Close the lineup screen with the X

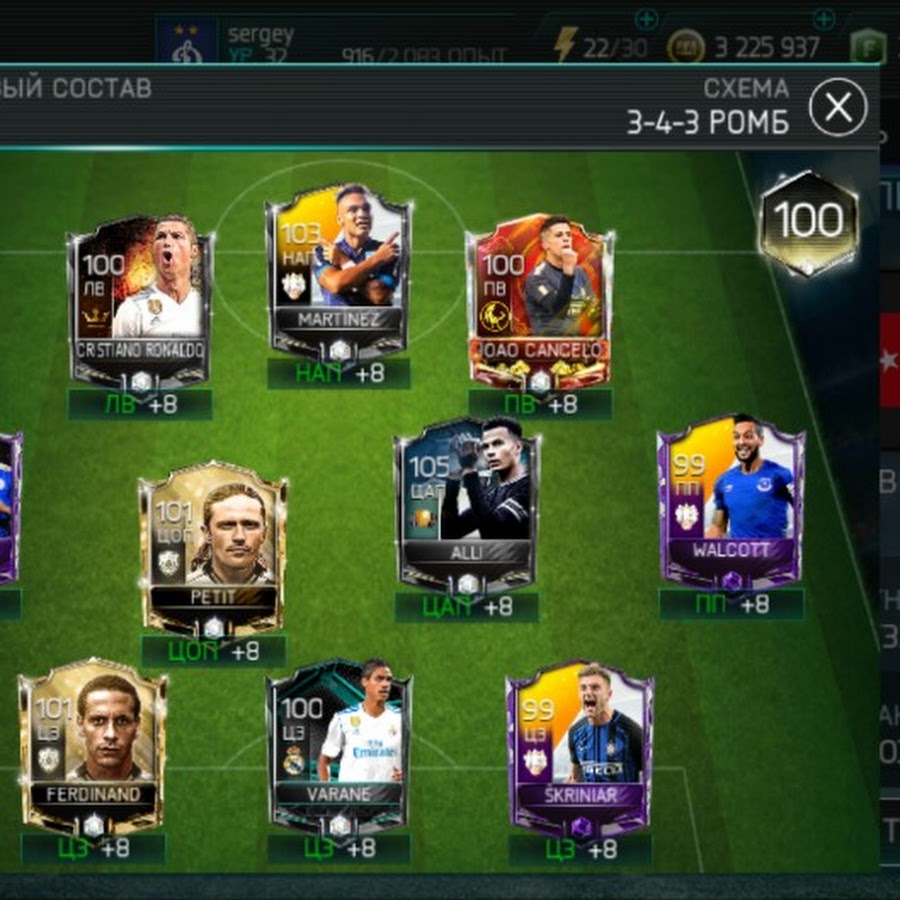837,106
